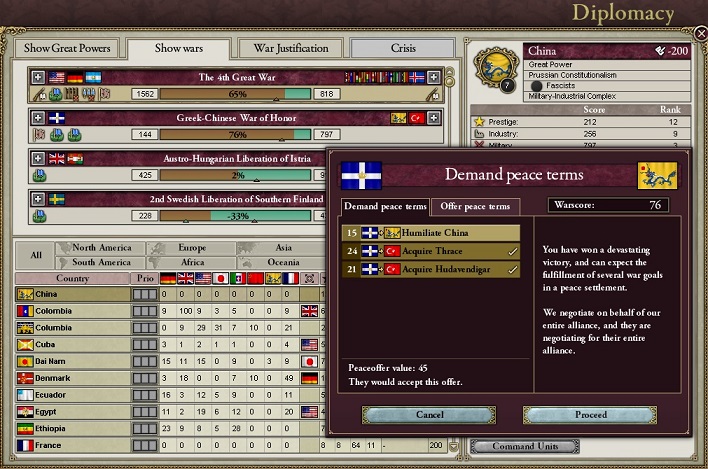Choose the South America region filter

tap(101, 262)
